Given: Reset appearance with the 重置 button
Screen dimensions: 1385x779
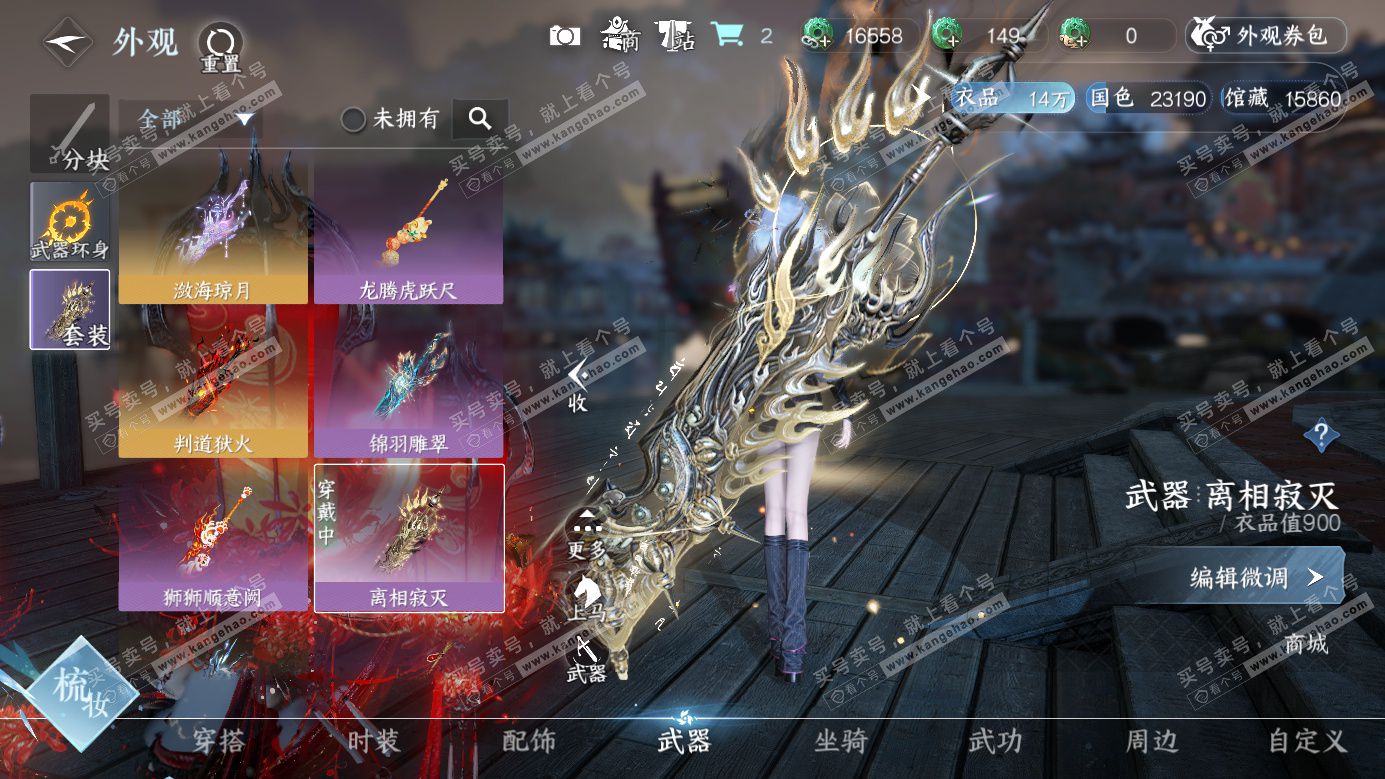Looking at the screenshot, I should click(220, 45).
